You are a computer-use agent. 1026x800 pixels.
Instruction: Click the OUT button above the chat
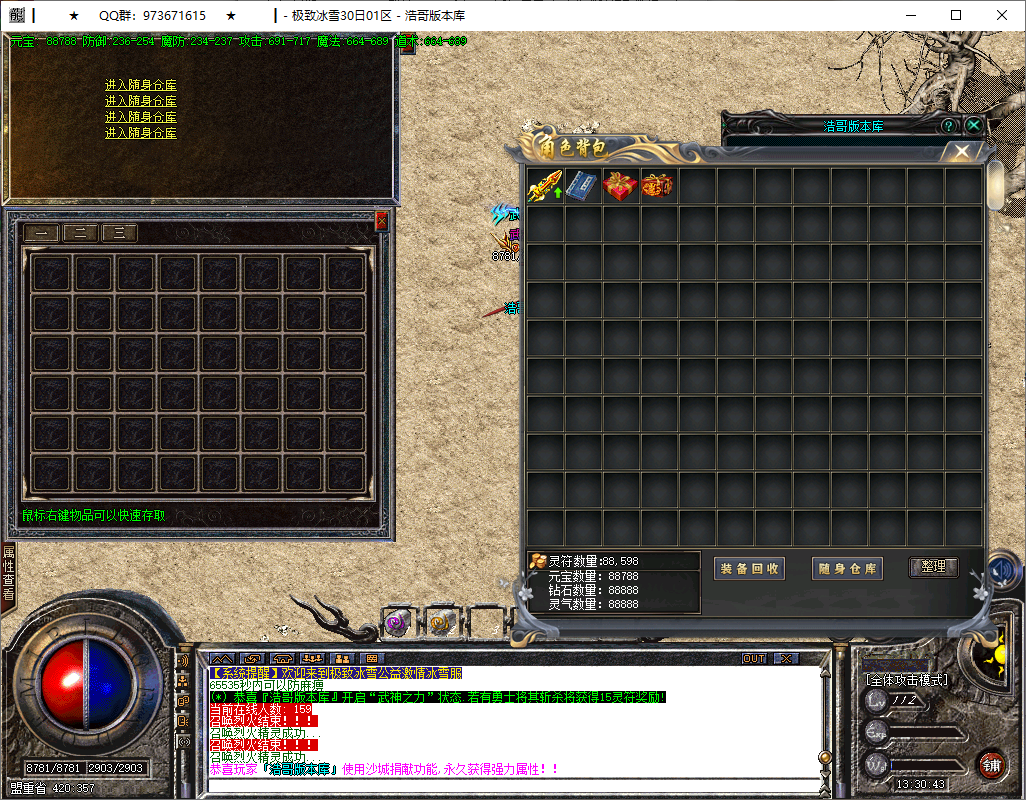[x=754, y=658]
